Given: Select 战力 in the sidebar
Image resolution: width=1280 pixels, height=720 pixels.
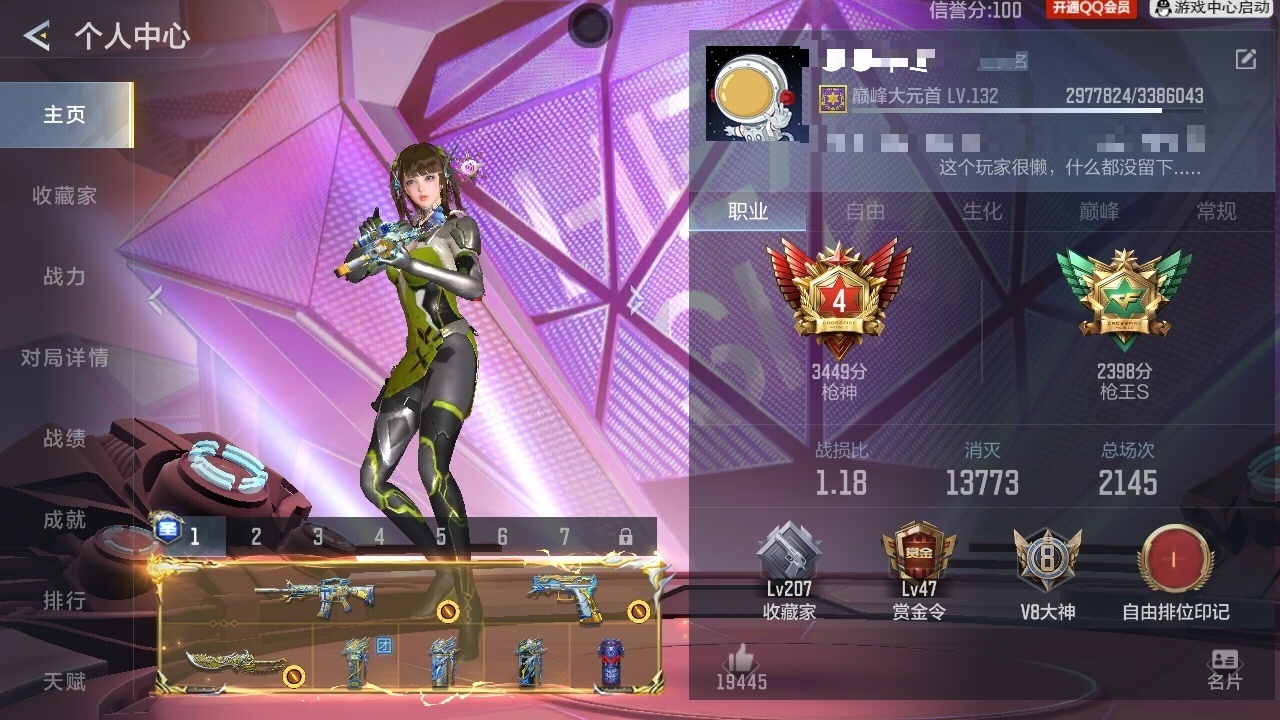Looking at the screenshot, I should tap(65, 277).
